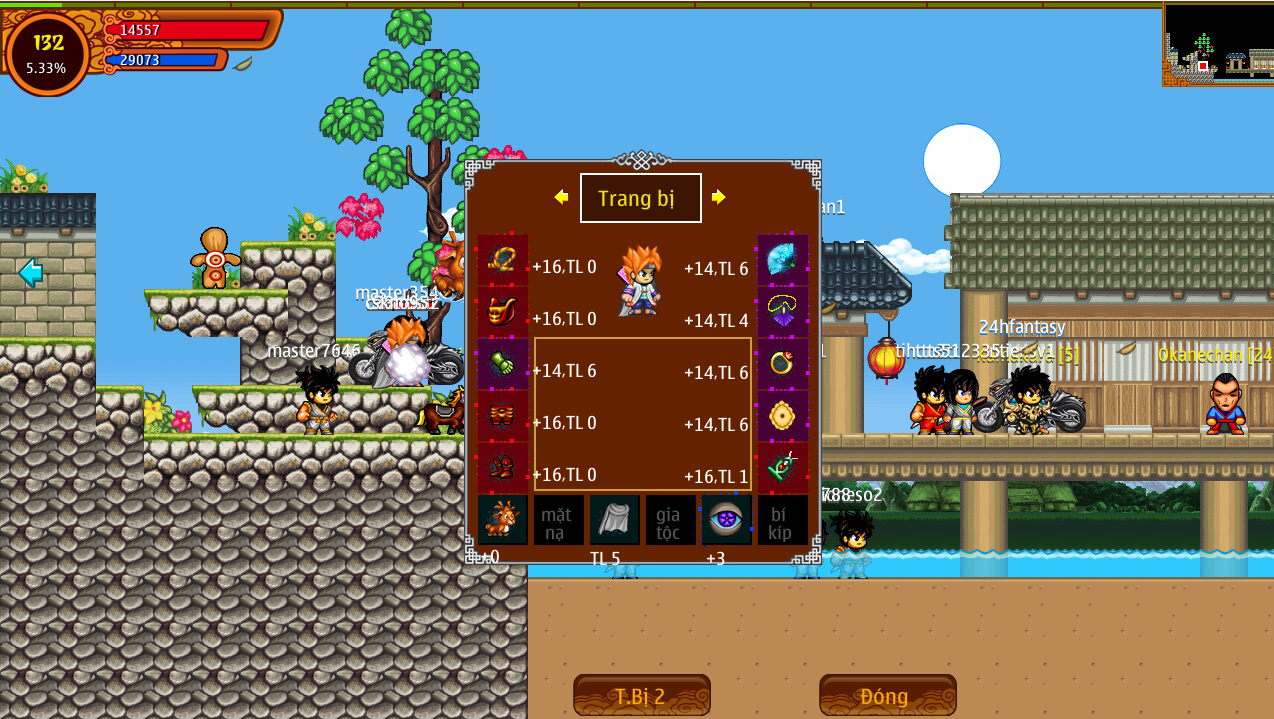Select the orange deer mount slot
The width and height of the screenshot is (1274, 719).
(x=502, y=520)
